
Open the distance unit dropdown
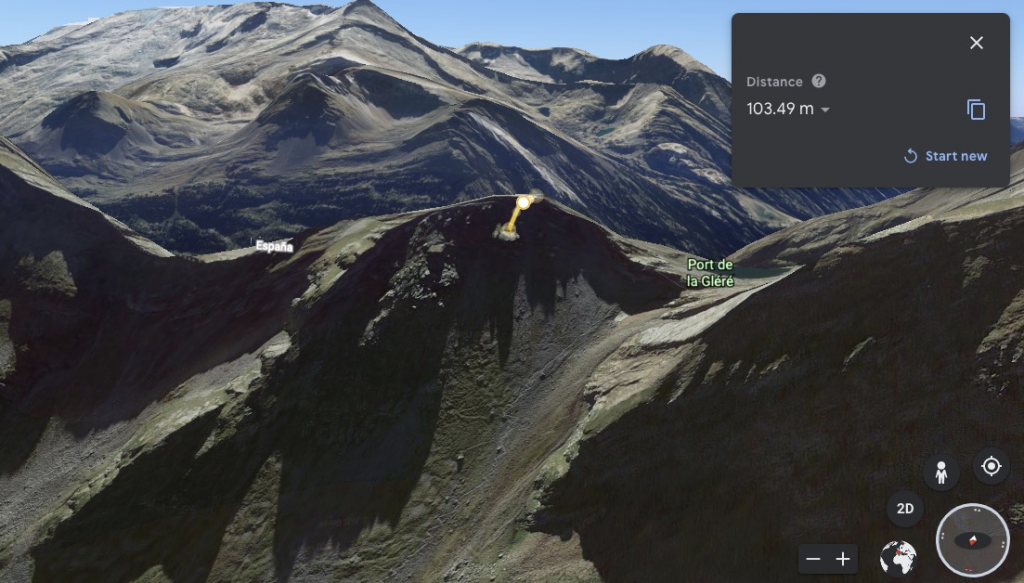coord(825,109)
